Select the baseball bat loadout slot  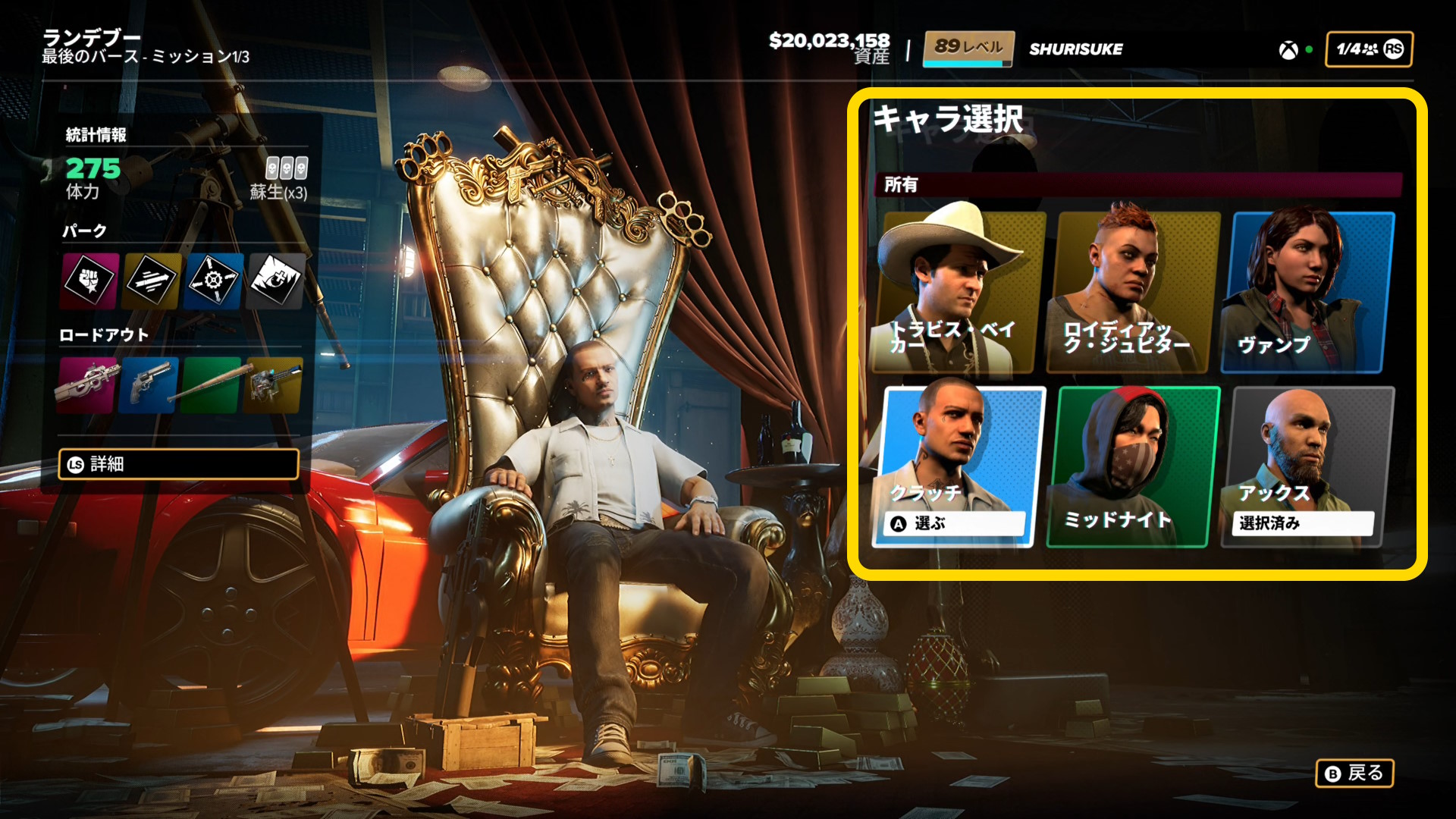212,384
